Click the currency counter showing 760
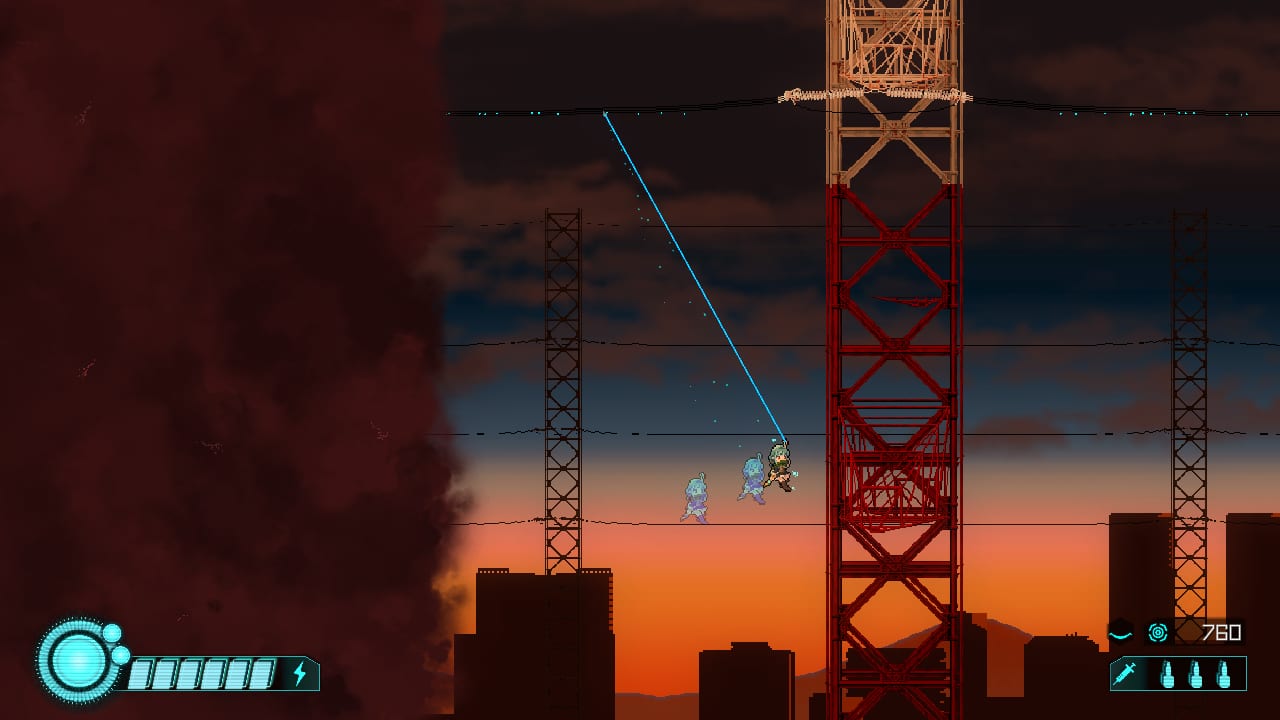1280x720 pixels. (1222, 631)
